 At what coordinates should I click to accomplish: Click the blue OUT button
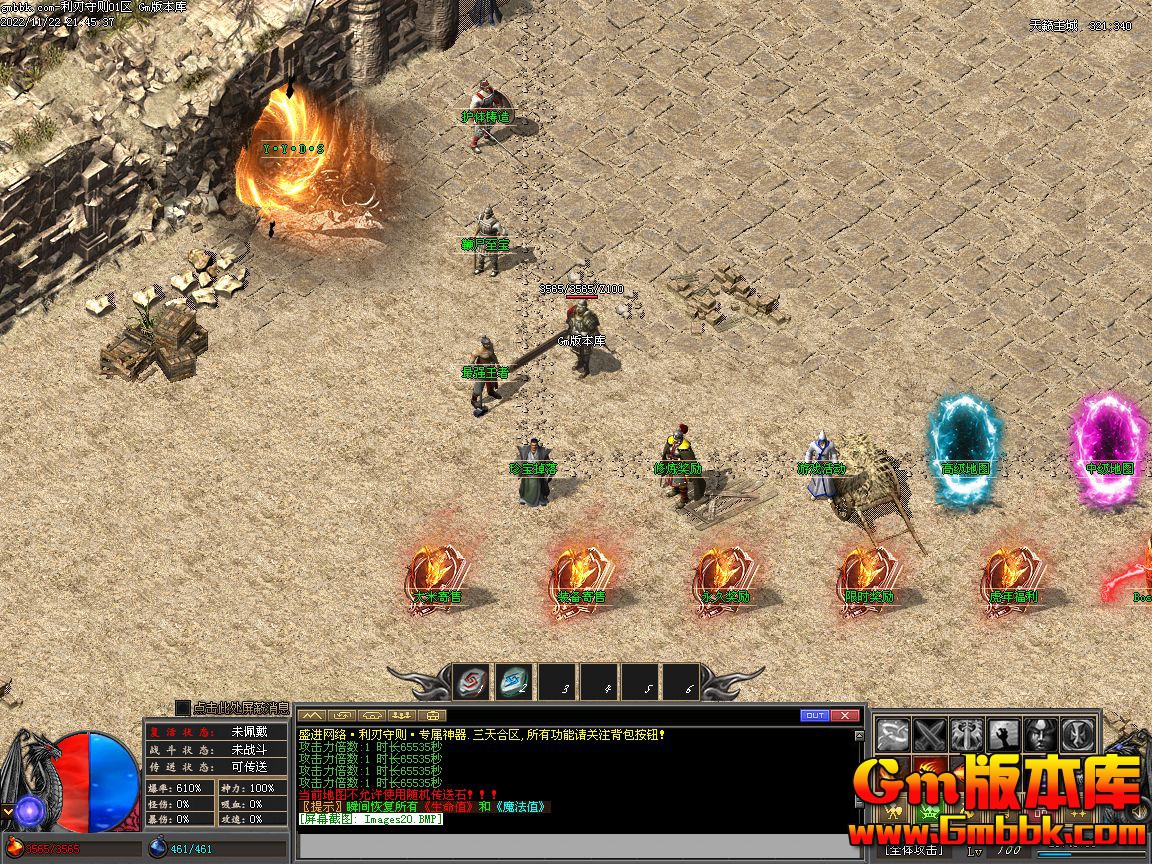pos(815,715)
